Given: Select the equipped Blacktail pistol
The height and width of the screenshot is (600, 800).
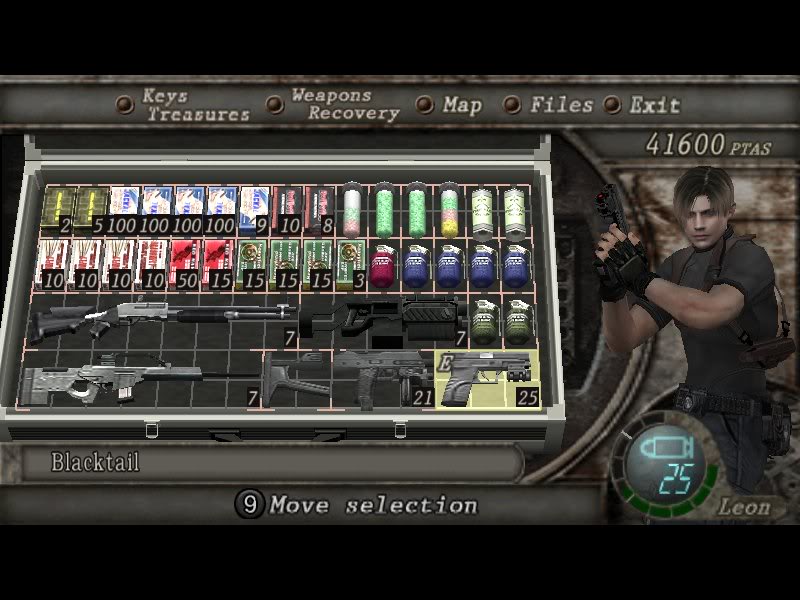Looking at the screenshot, I should pos(487,380).
